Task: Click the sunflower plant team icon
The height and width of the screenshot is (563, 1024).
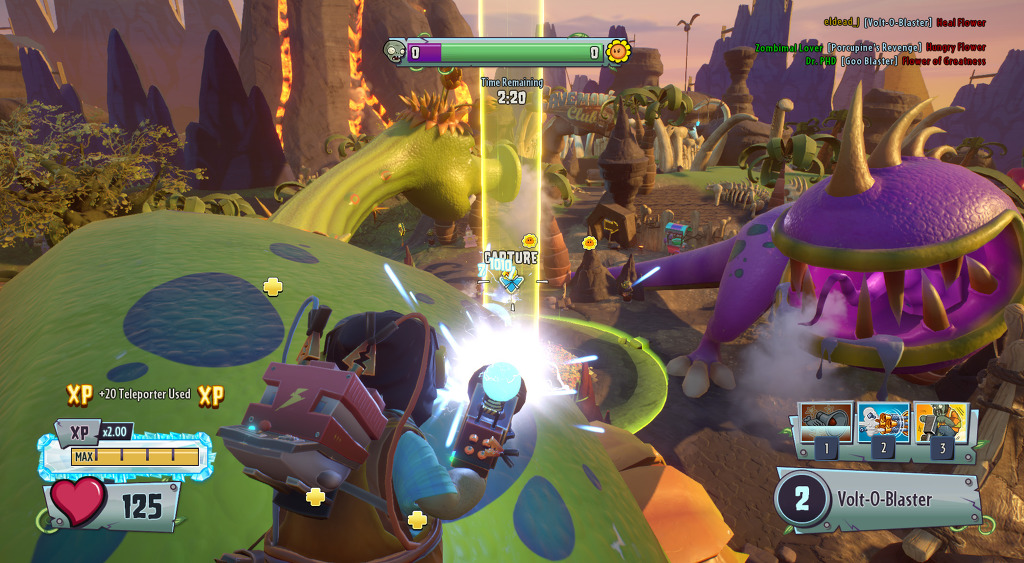Action: tap(618, 51)
